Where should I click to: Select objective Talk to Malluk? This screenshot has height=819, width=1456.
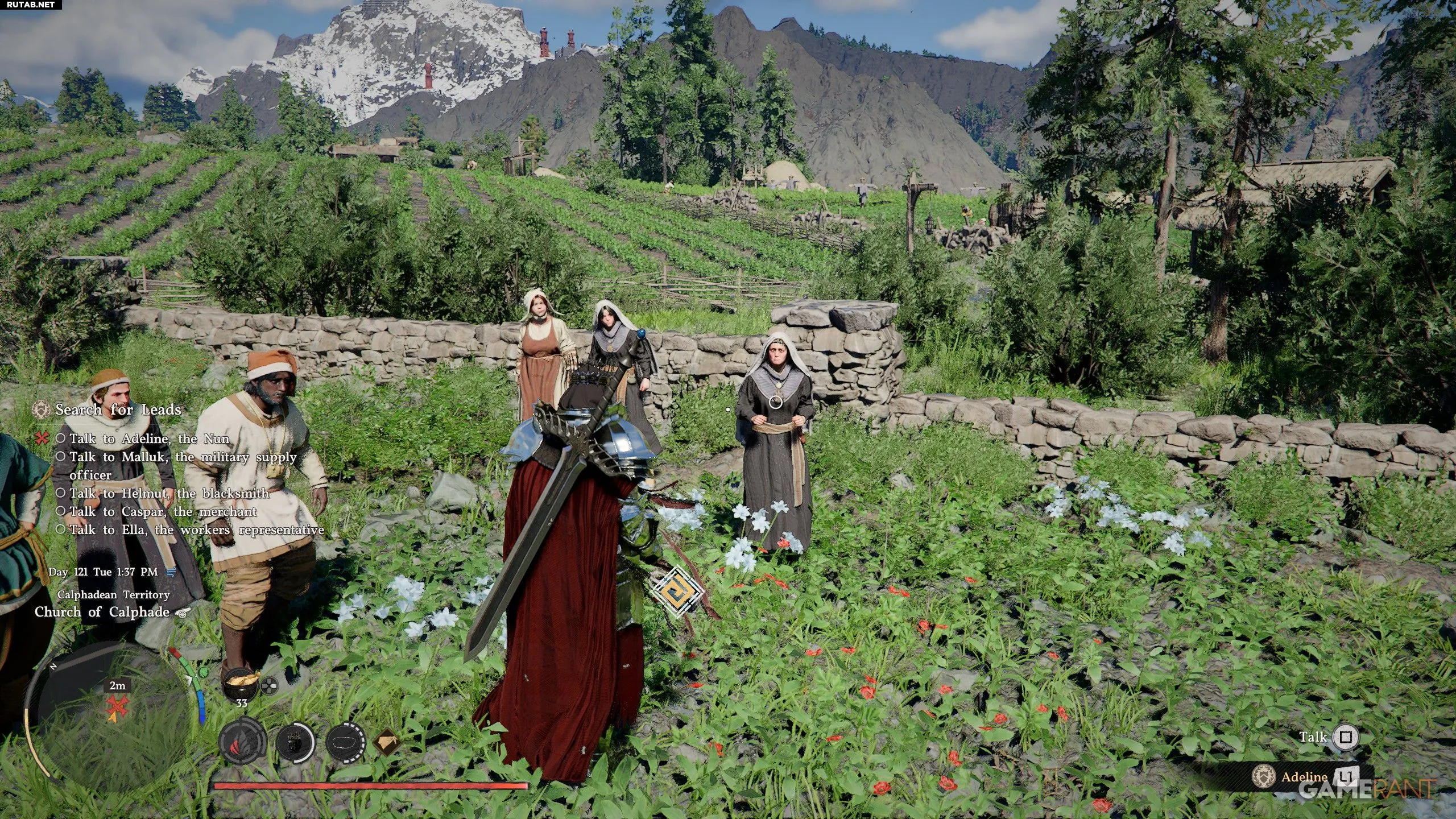(182, 457)
